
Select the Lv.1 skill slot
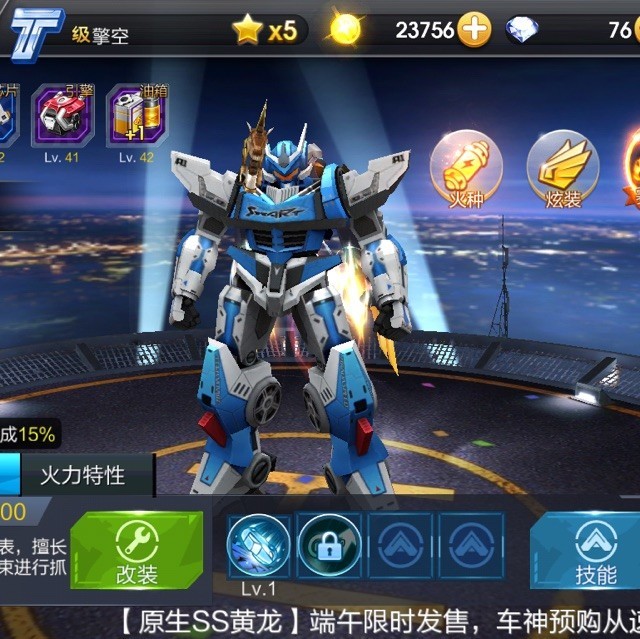(258, 545)
